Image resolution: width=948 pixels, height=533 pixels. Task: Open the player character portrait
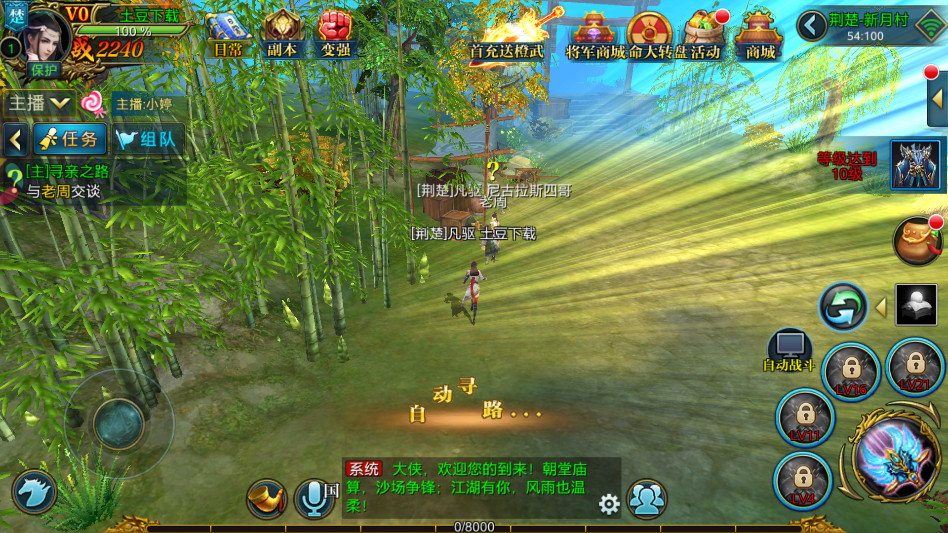[45, 35]
